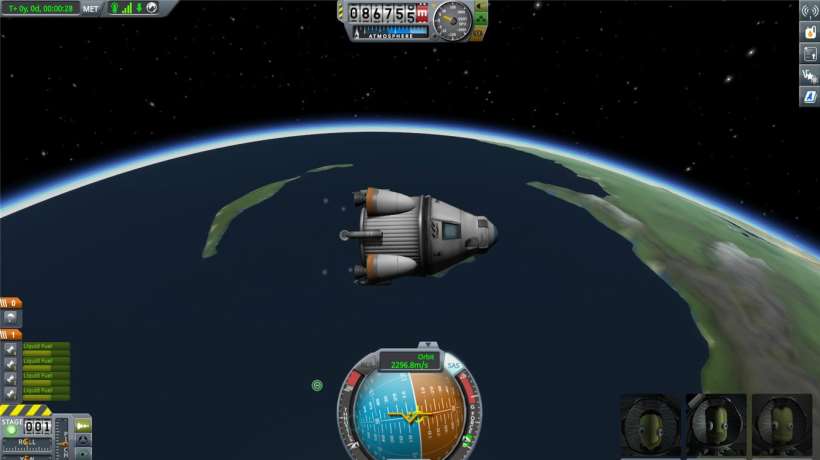Viewport: 820px width, 460px height.
Task: Click the stage 1 orange group header
Action: tap(11, 334)
